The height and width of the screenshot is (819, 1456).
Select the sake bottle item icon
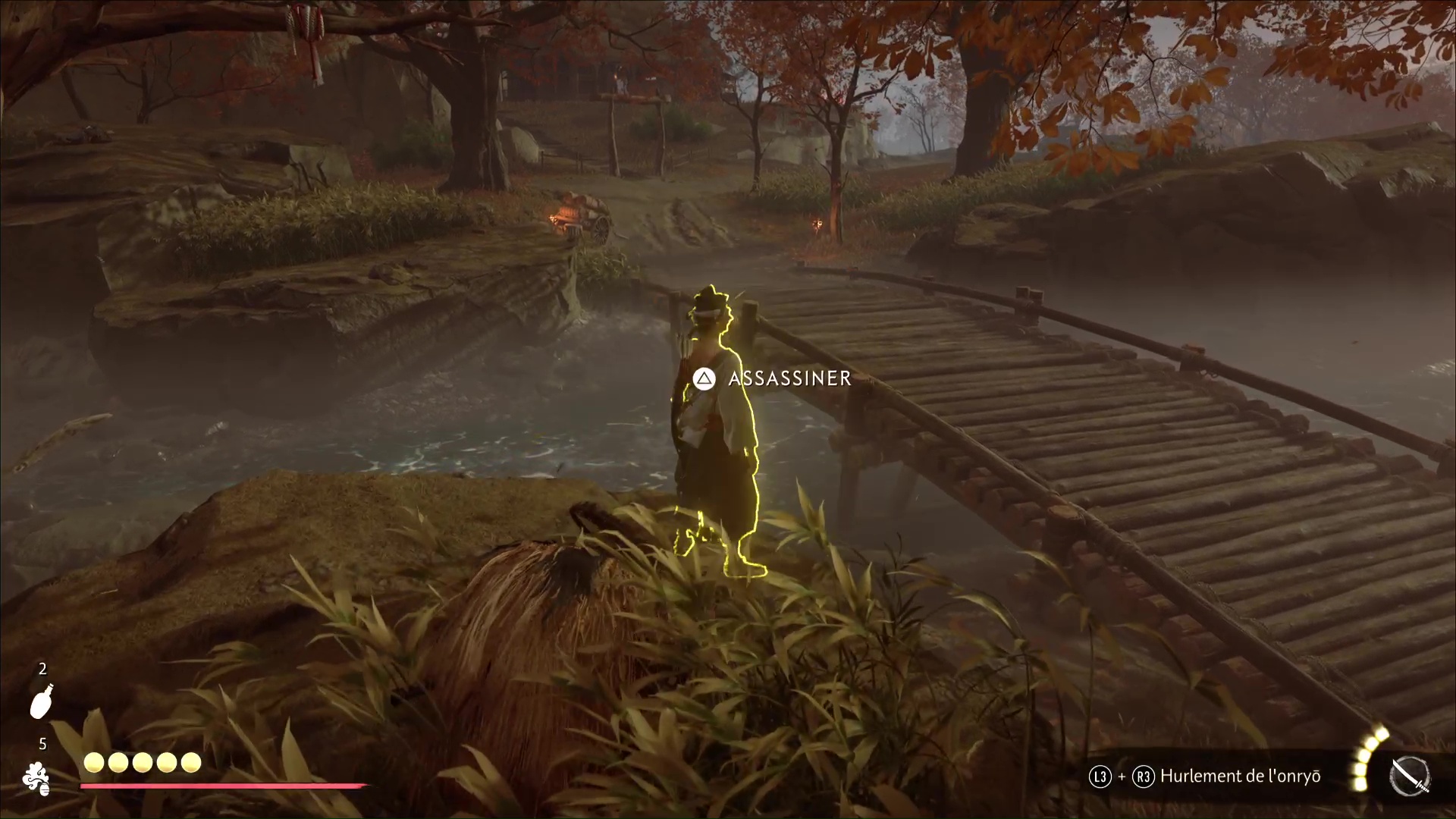pos(41,701)
